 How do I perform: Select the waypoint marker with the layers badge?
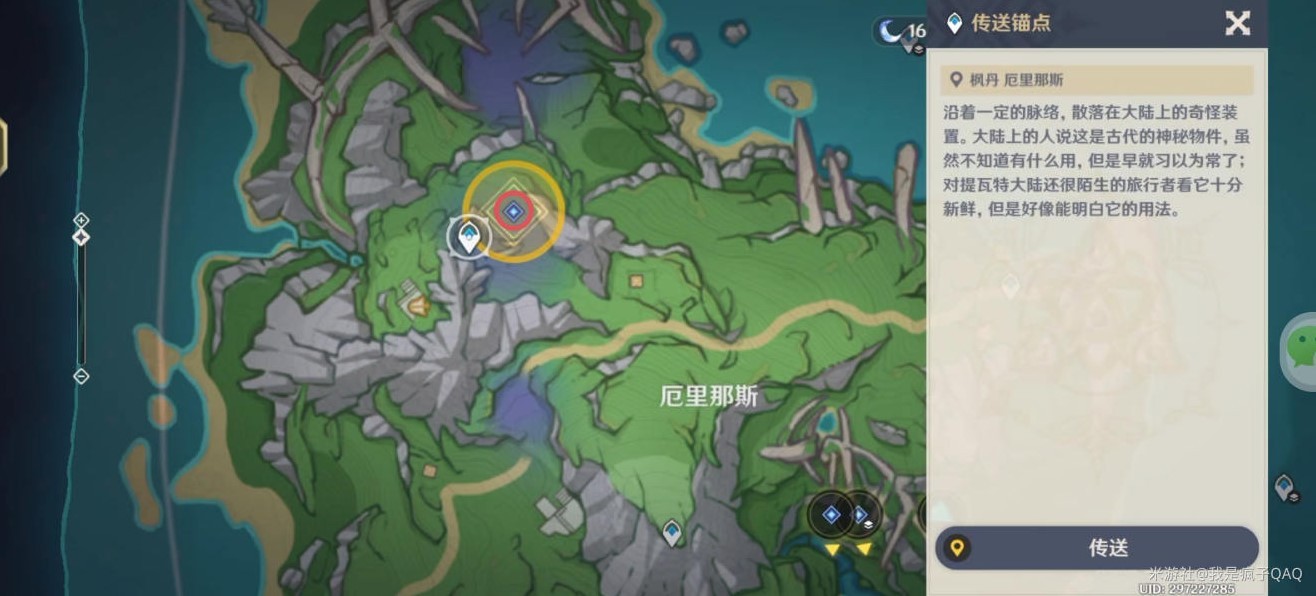pos(859,515)
